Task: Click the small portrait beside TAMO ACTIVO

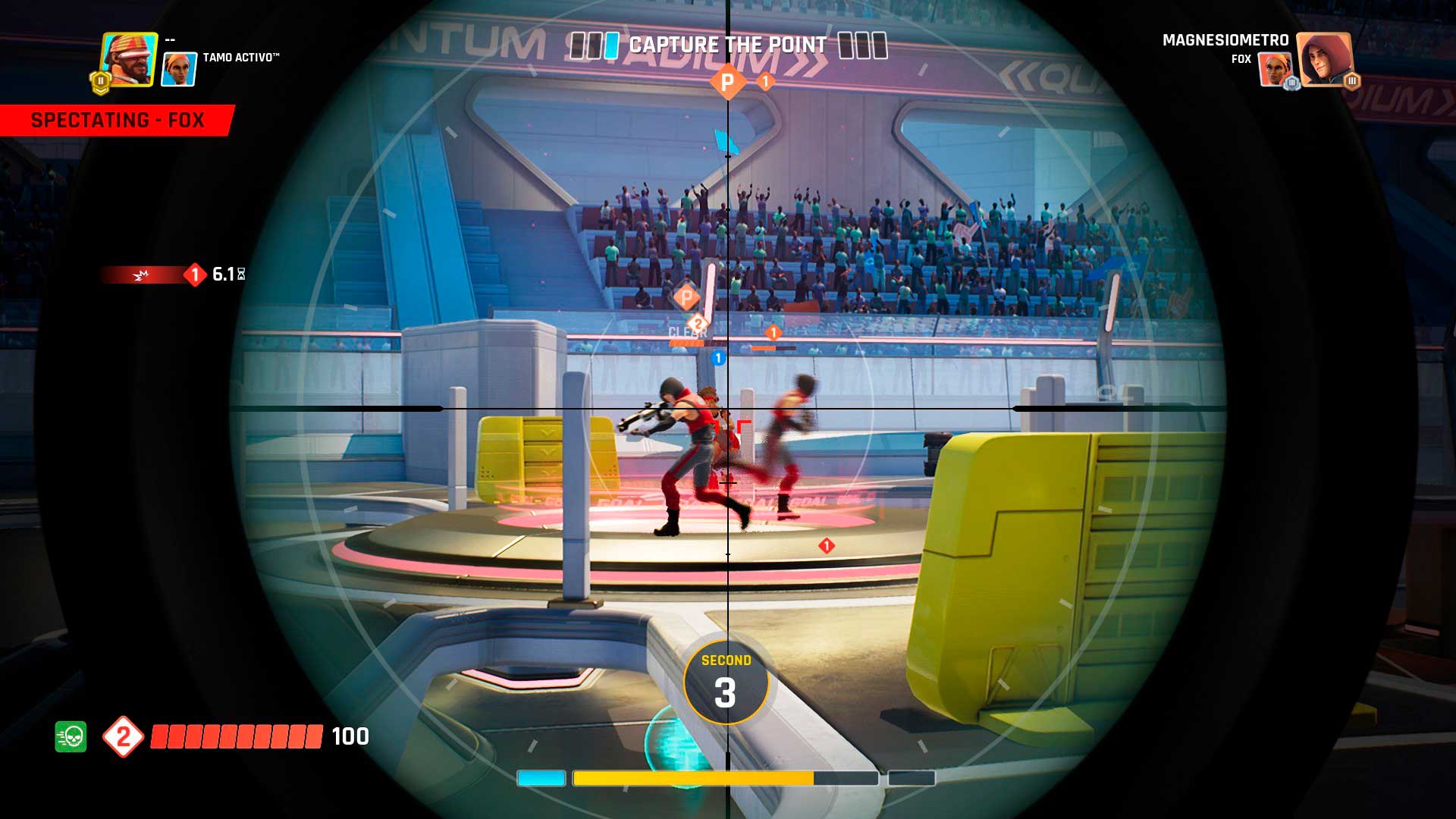Action: coord(180,69)
